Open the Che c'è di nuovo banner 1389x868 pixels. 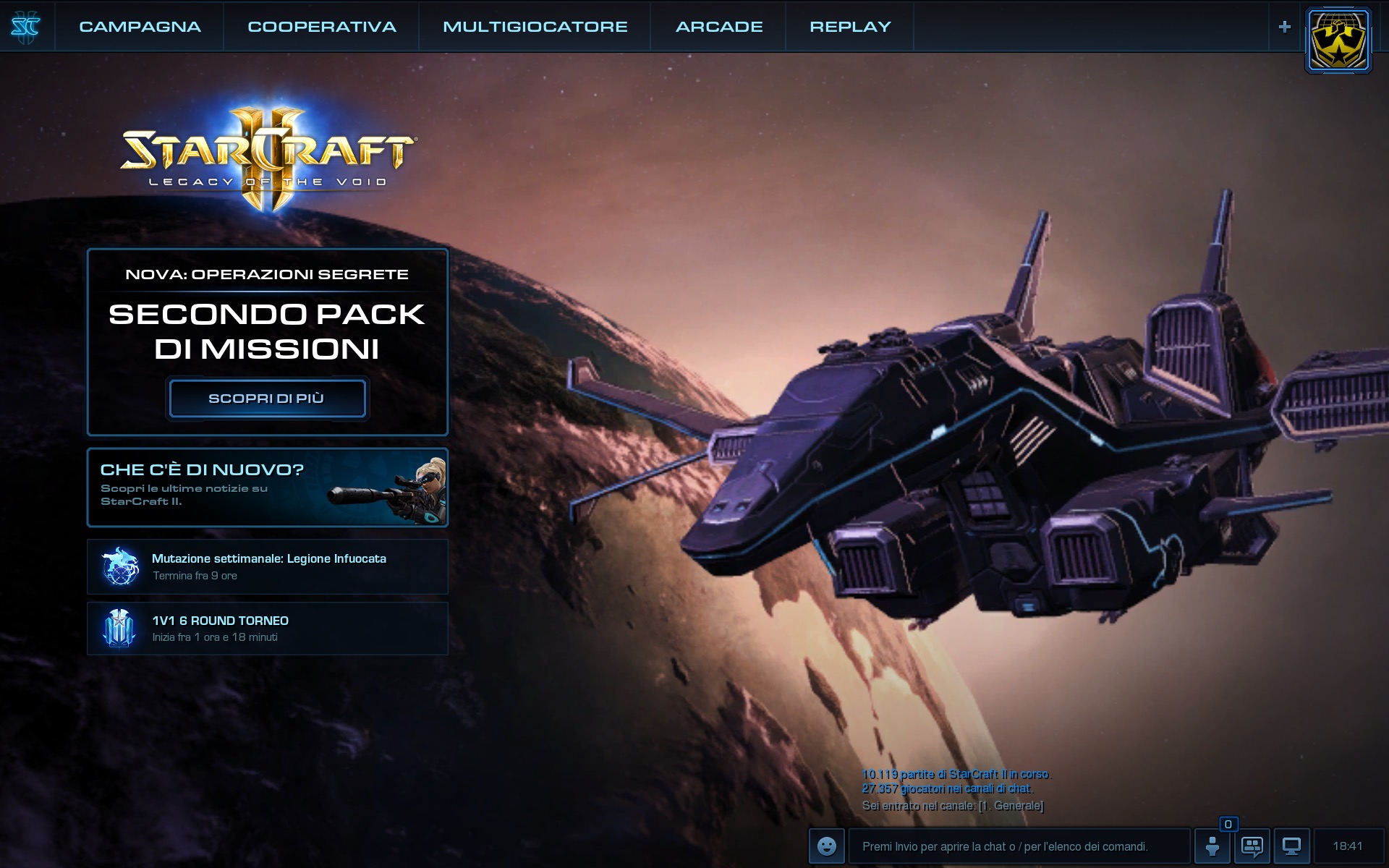(267, 487)
